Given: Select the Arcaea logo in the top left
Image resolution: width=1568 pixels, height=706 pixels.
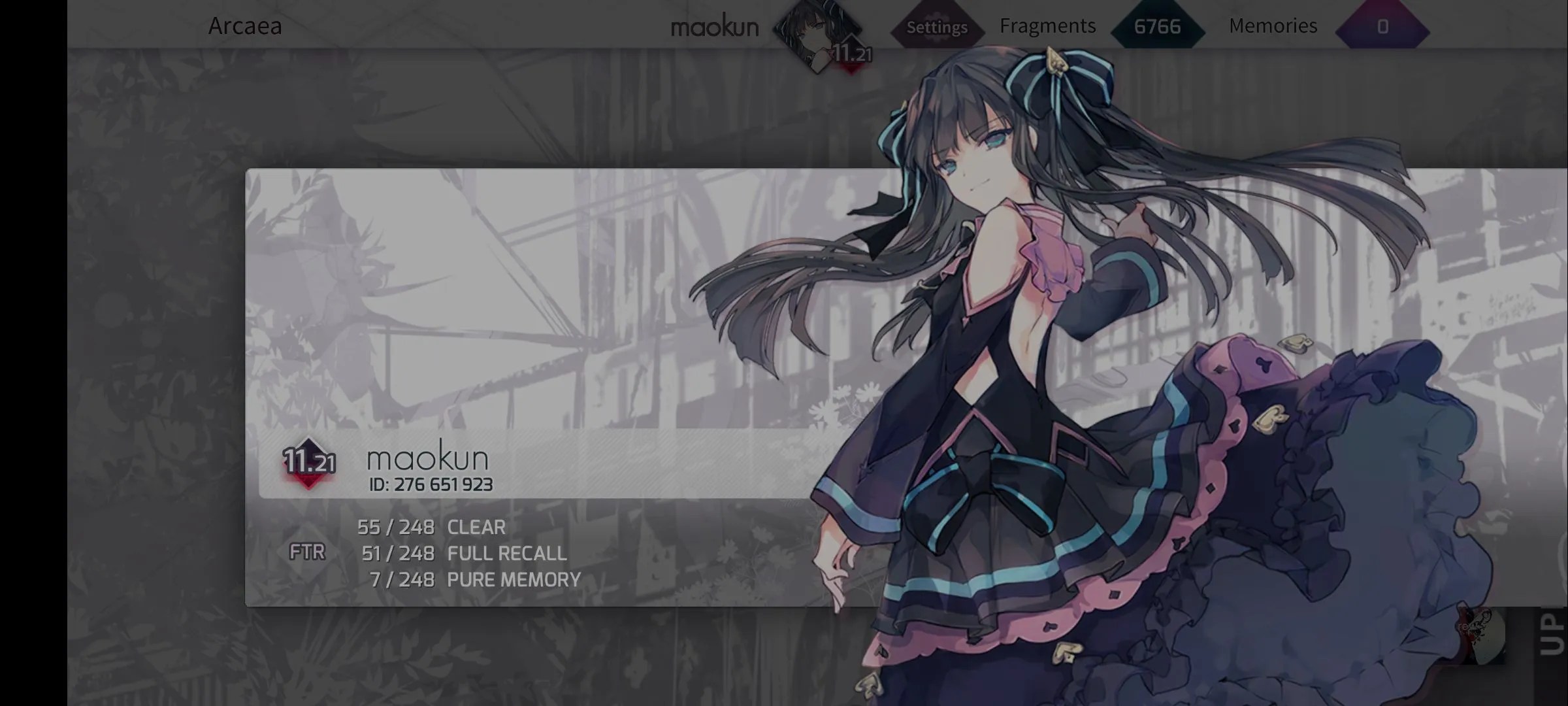Looking at the screenshot, I should point(245,26).
